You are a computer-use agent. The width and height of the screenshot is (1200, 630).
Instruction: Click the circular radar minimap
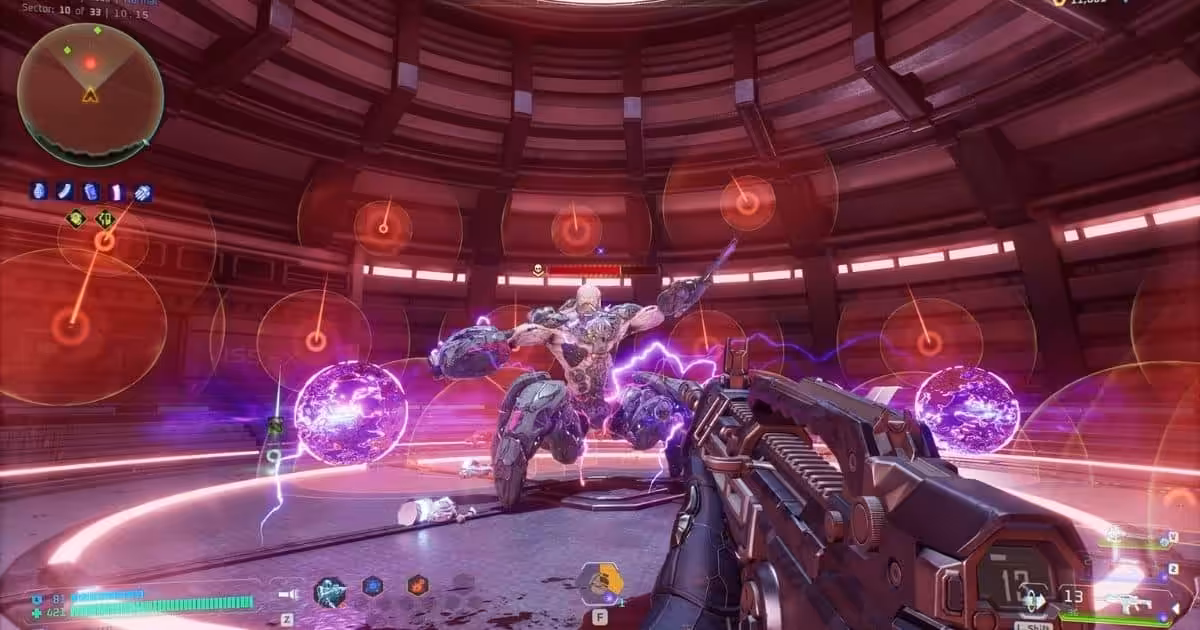(90, 93)
